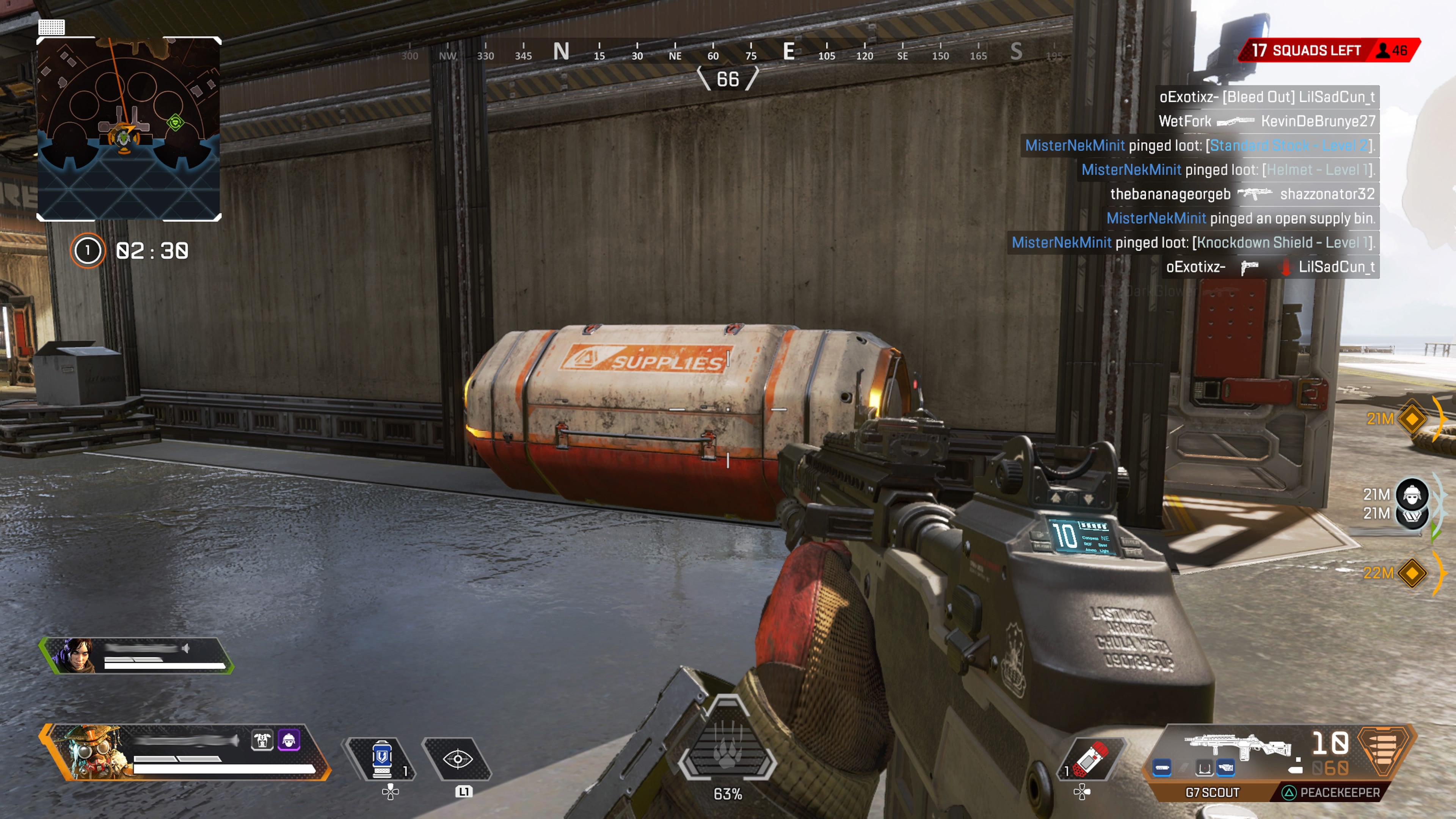The width and height of the screenshot is (1456, 819).
Task: Open the circular minimap
Action: click(x=129, y=129)
